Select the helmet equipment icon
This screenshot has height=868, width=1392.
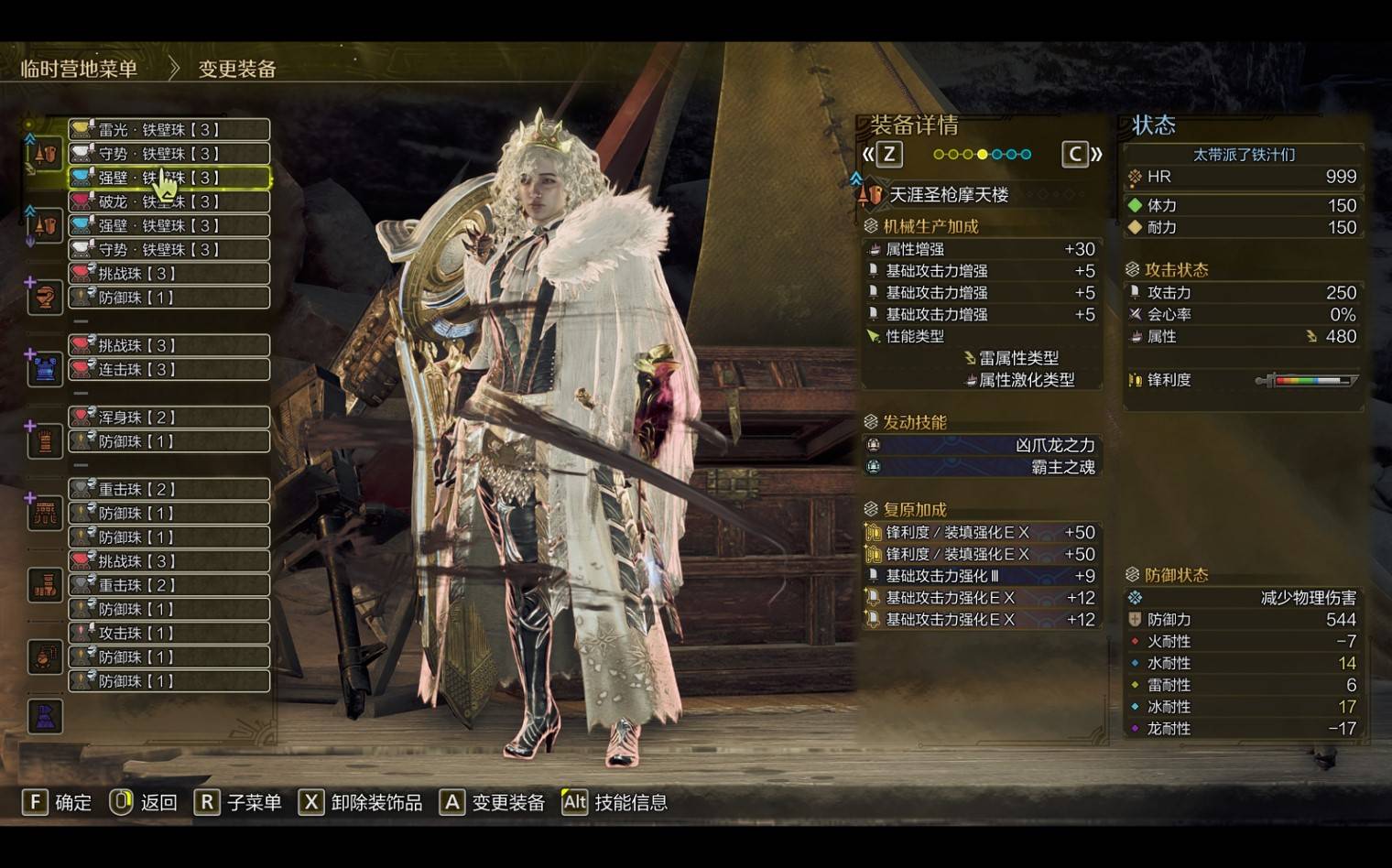[45, 297]
